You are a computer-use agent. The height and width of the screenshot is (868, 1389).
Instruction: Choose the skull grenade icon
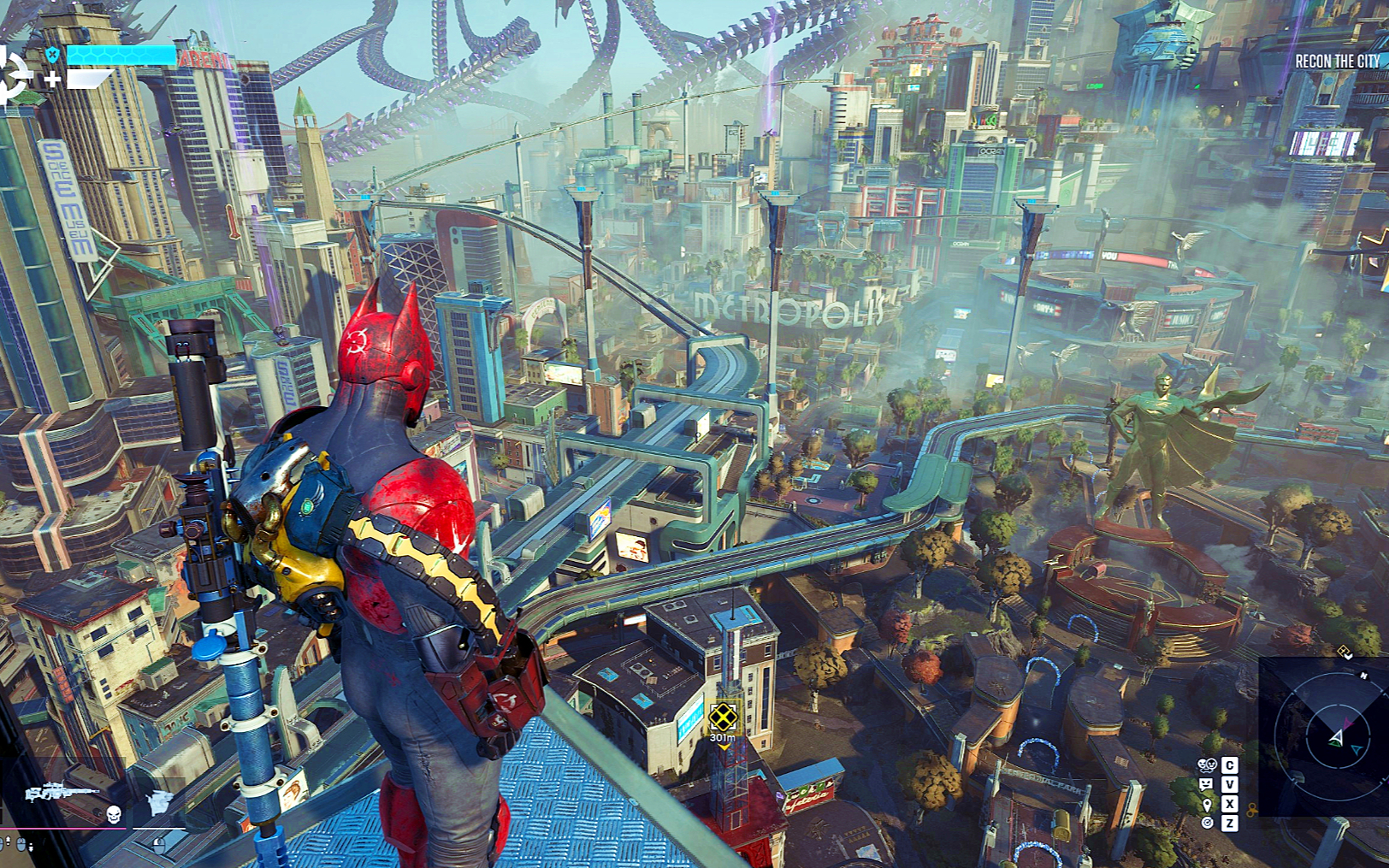pyautogui.click(x=113, y=812)
